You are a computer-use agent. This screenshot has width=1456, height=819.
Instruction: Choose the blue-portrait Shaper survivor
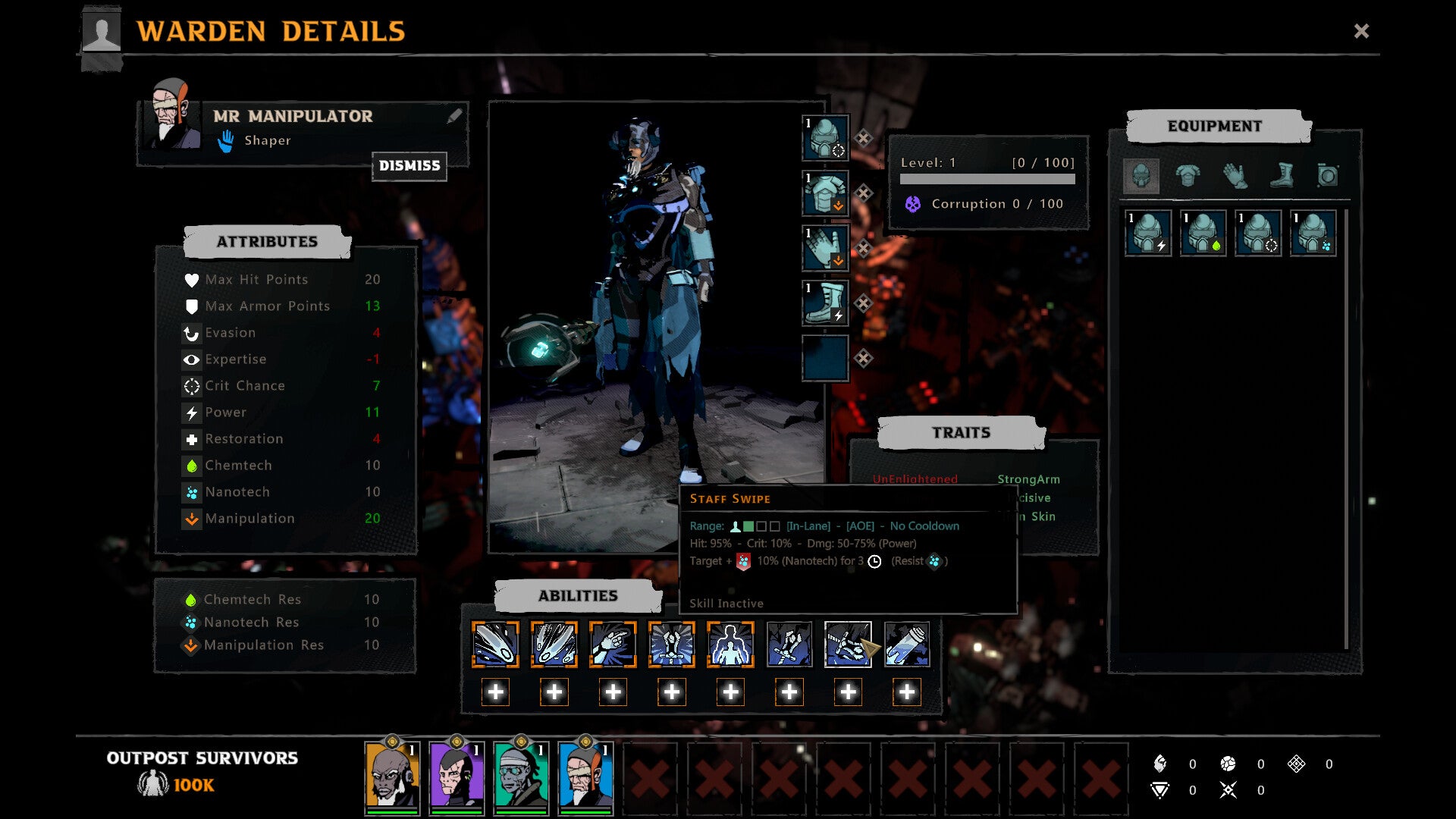(585, 775)
